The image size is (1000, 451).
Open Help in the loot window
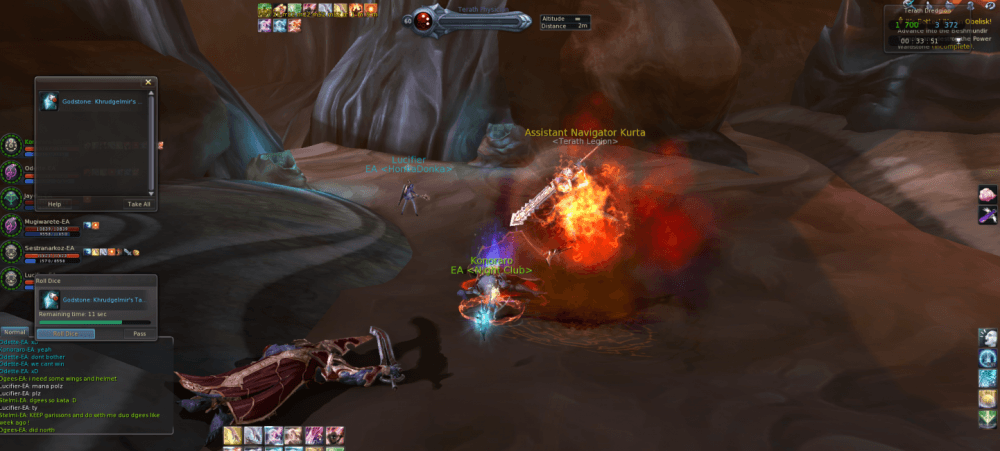[x=54, y=203]
